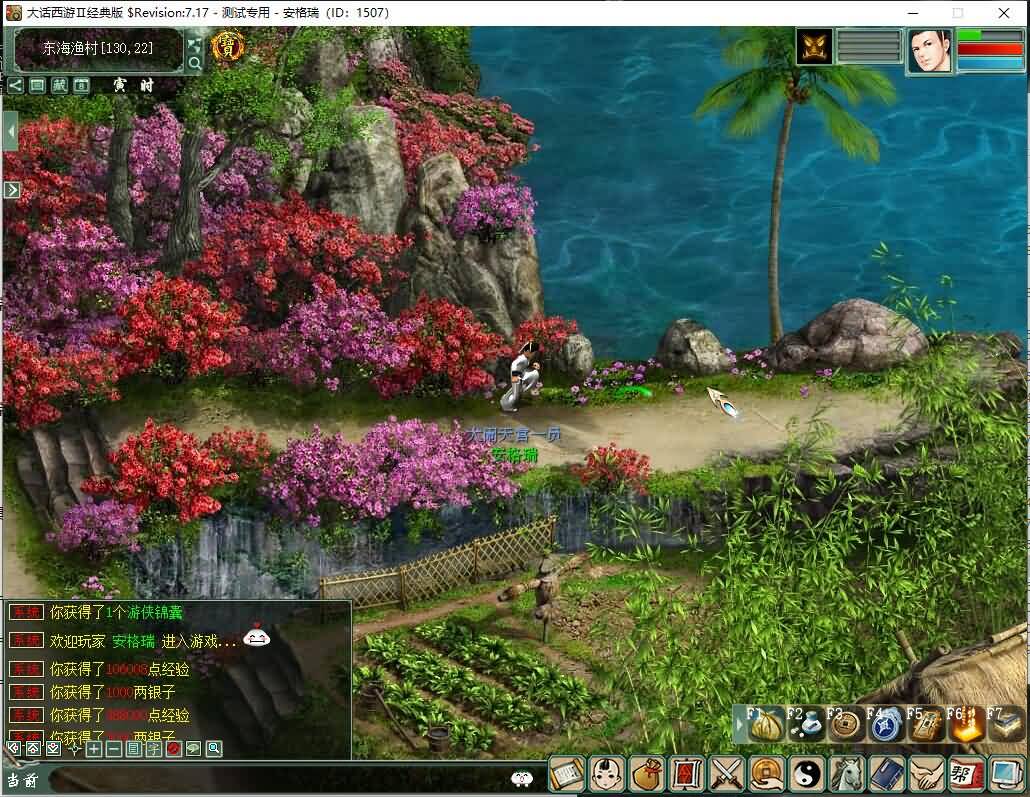Open the calendar icon next to 藏
The height and width of the screenshot is (797, 1030).
(81, 86)
